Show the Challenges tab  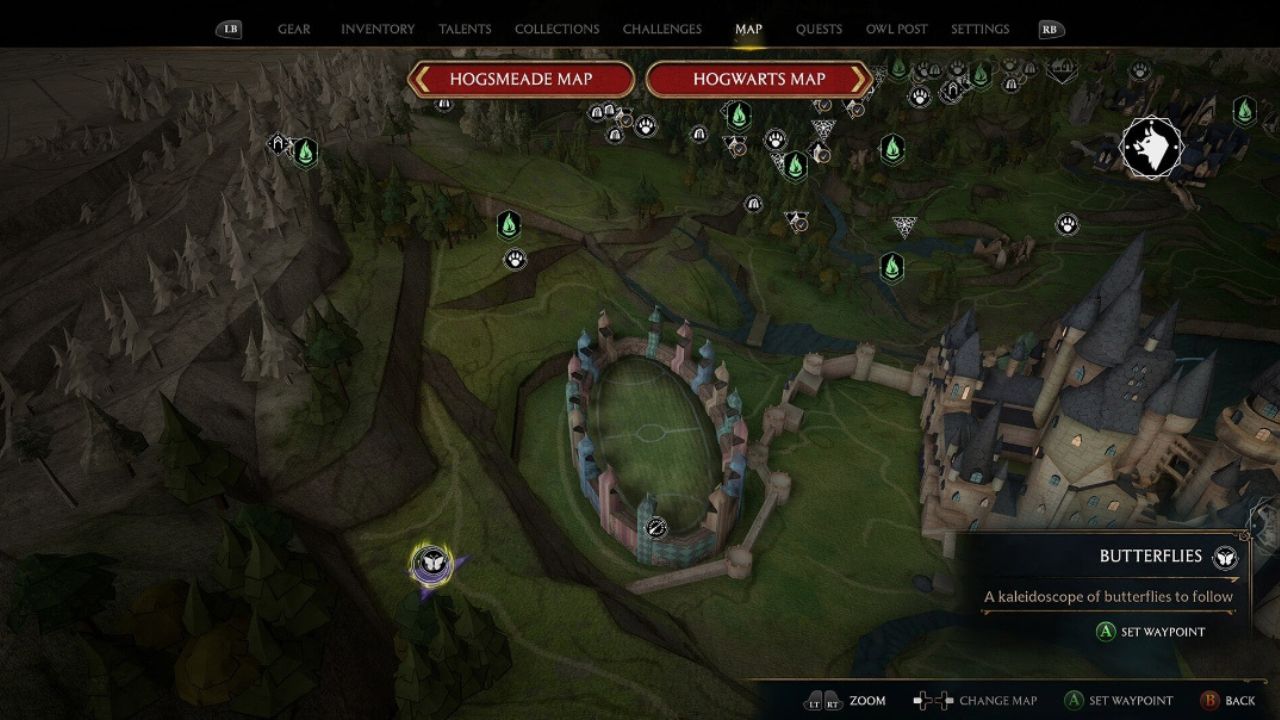point(662,29)
